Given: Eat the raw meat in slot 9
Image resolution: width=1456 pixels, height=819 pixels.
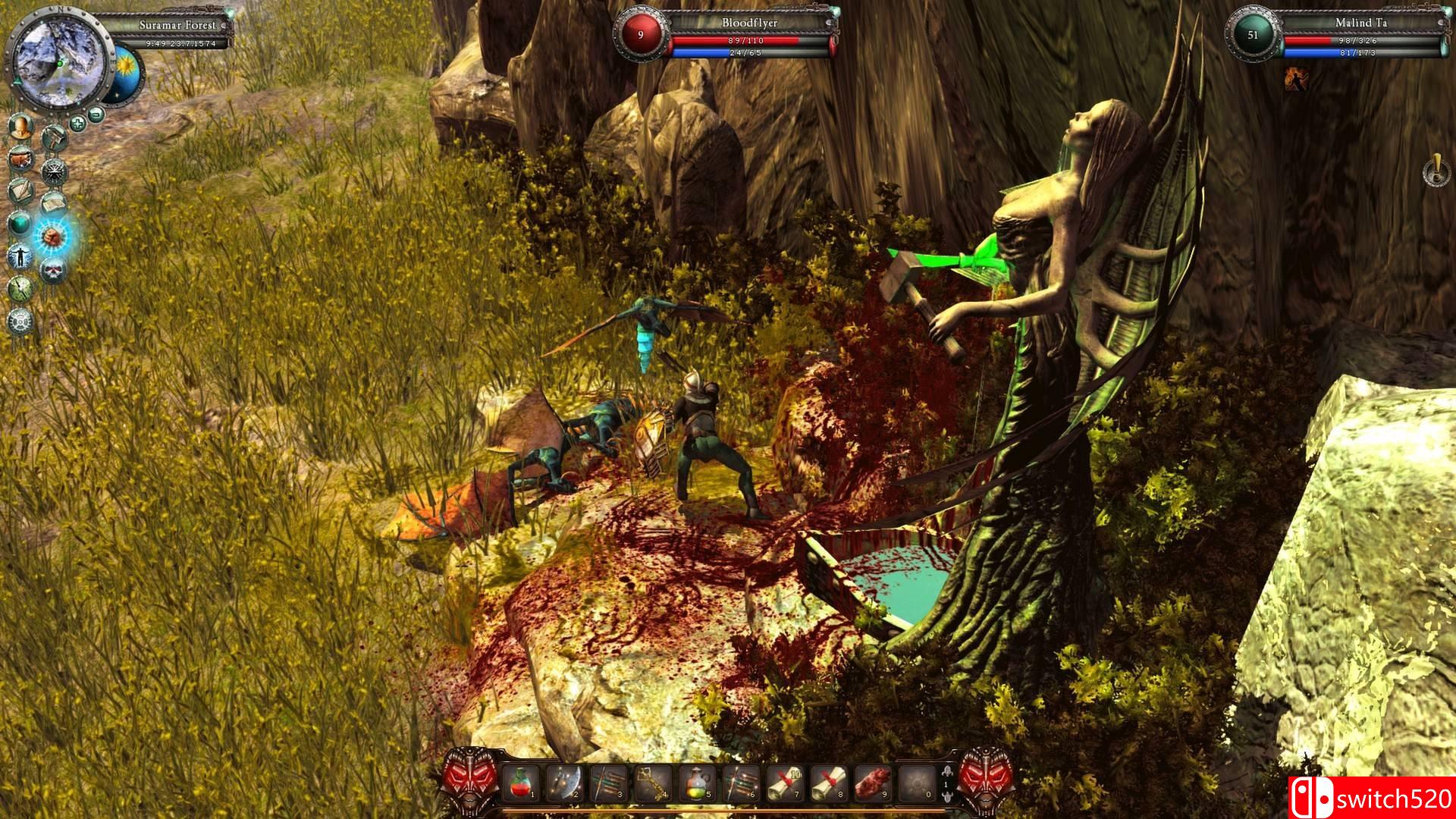Looking at the screenshot, I should 873,782.
